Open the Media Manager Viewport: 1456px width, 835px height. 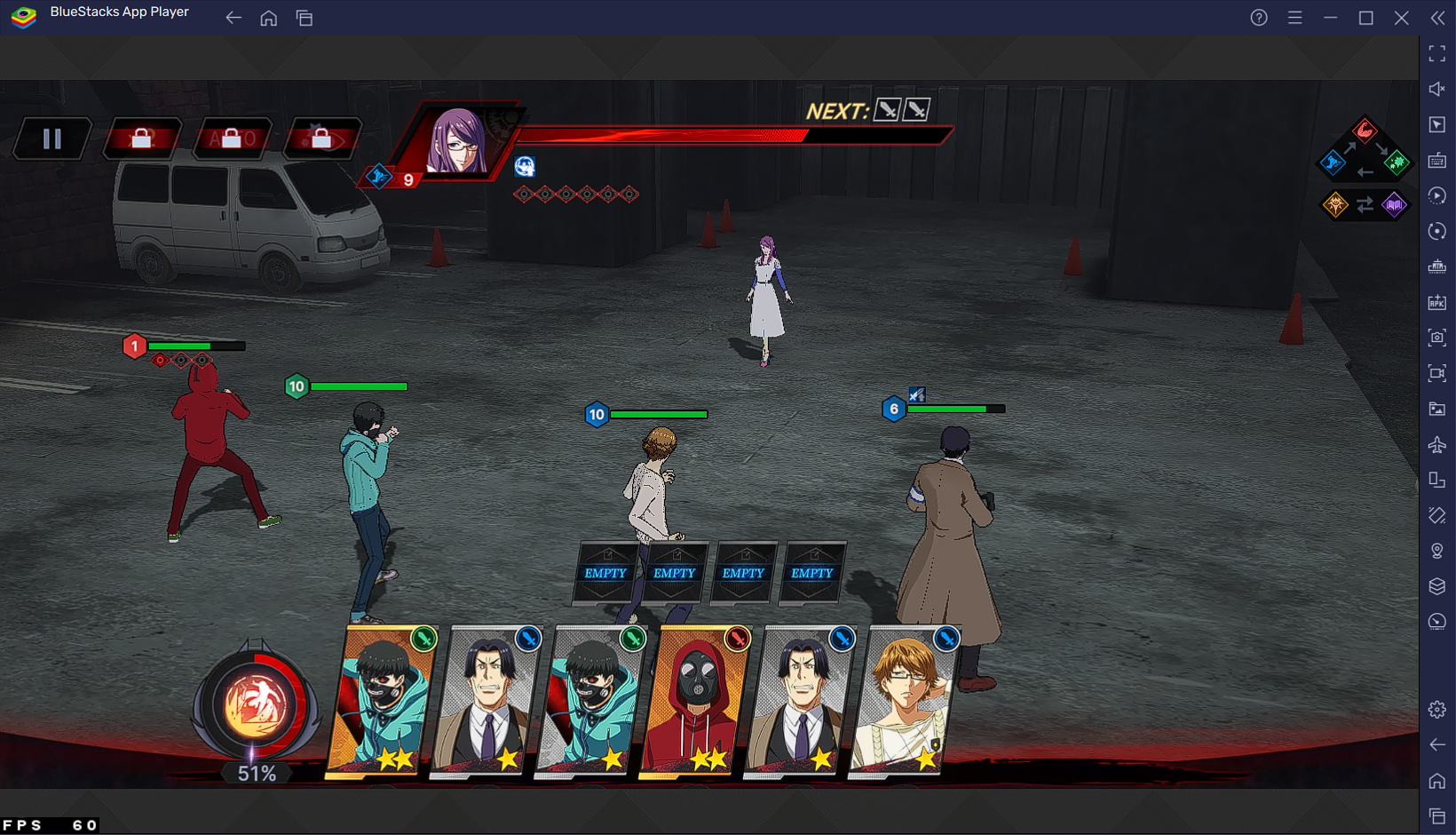1436,410
